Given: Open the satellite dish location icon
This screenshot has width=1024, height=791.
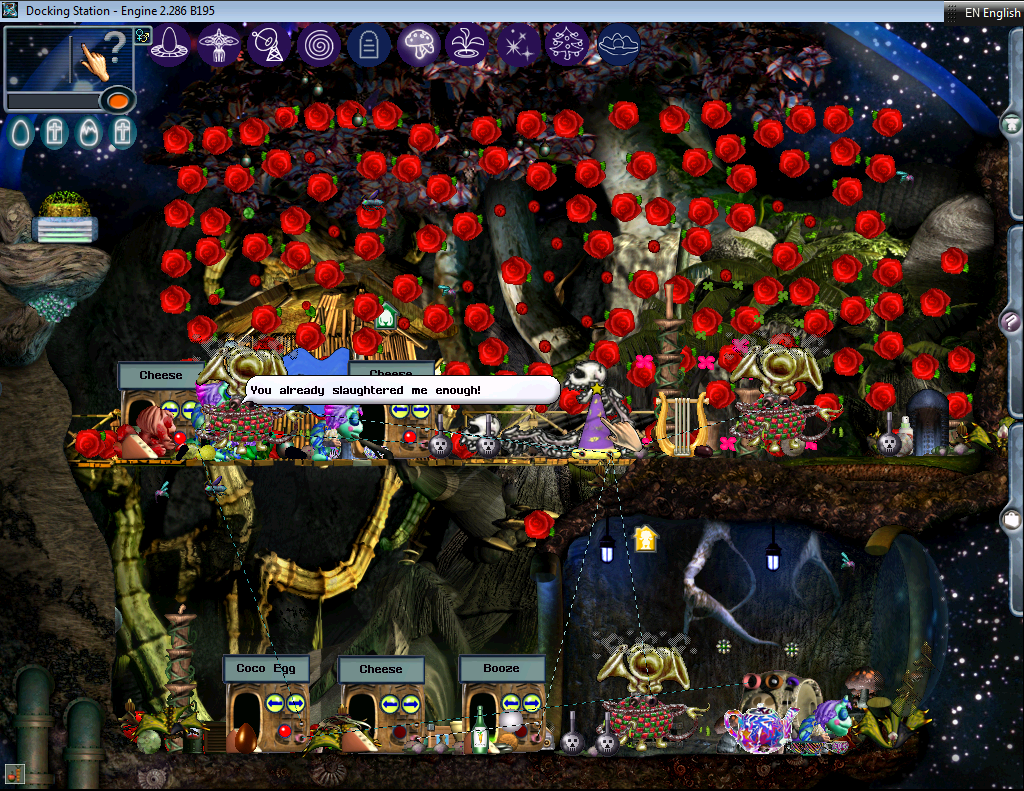Looking at the screenshot, I should pyautogui.click(x=268, y=45).
